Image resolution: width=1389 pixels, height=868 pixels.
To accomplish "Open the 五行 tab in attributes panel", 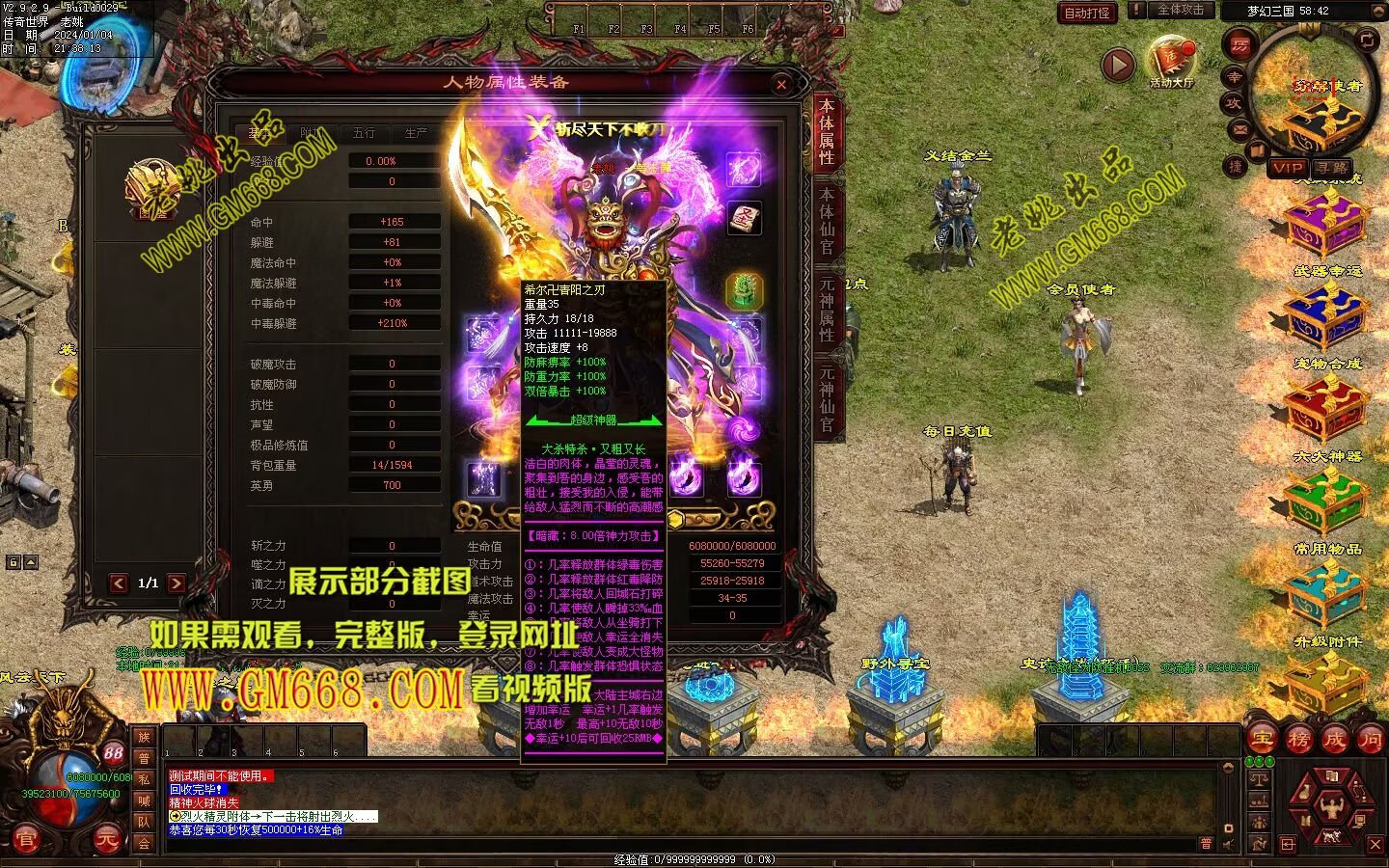I will pos(364,133).
